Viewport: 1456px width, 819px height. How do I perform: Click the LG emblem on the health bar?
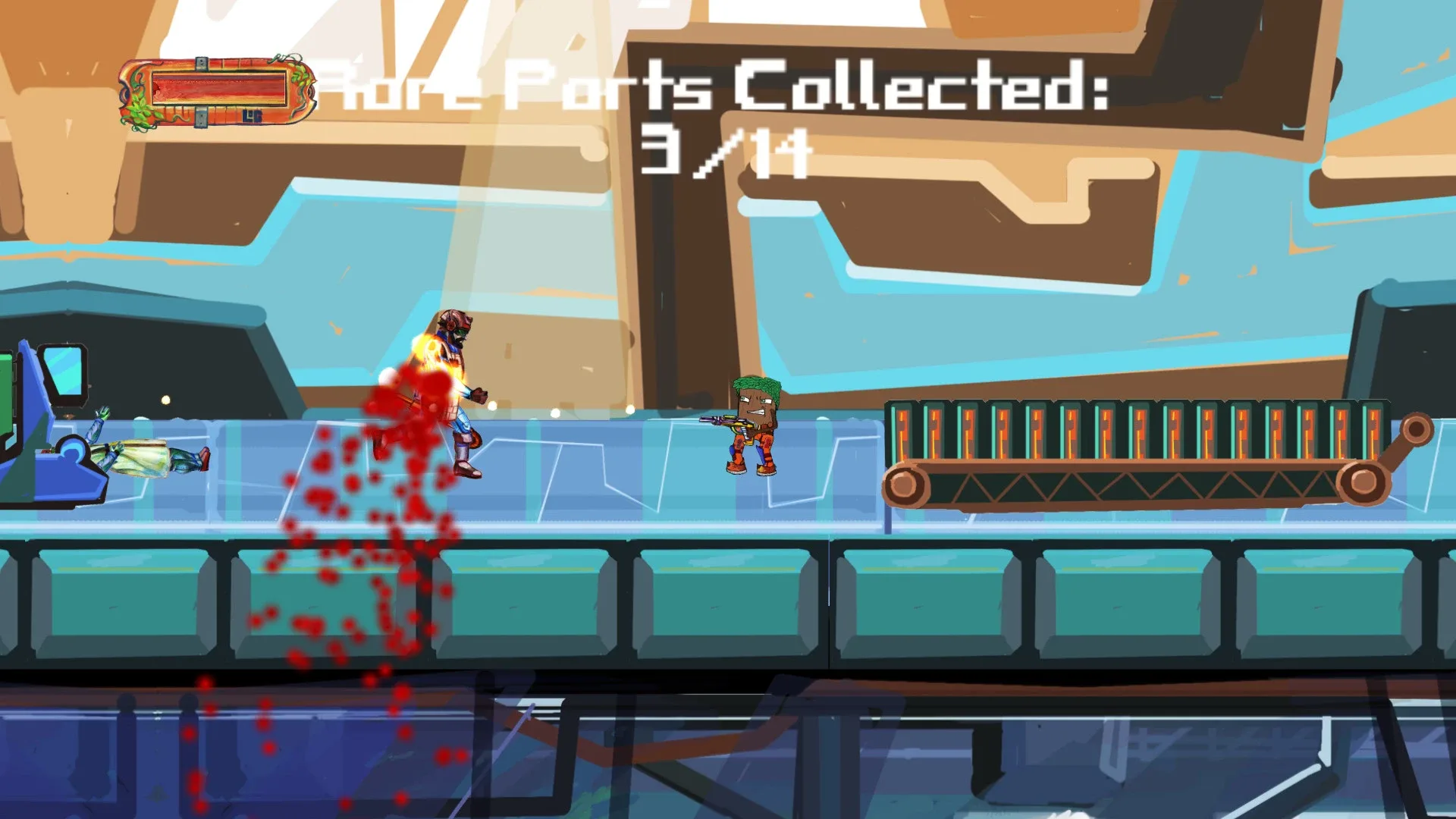(252, 115)
